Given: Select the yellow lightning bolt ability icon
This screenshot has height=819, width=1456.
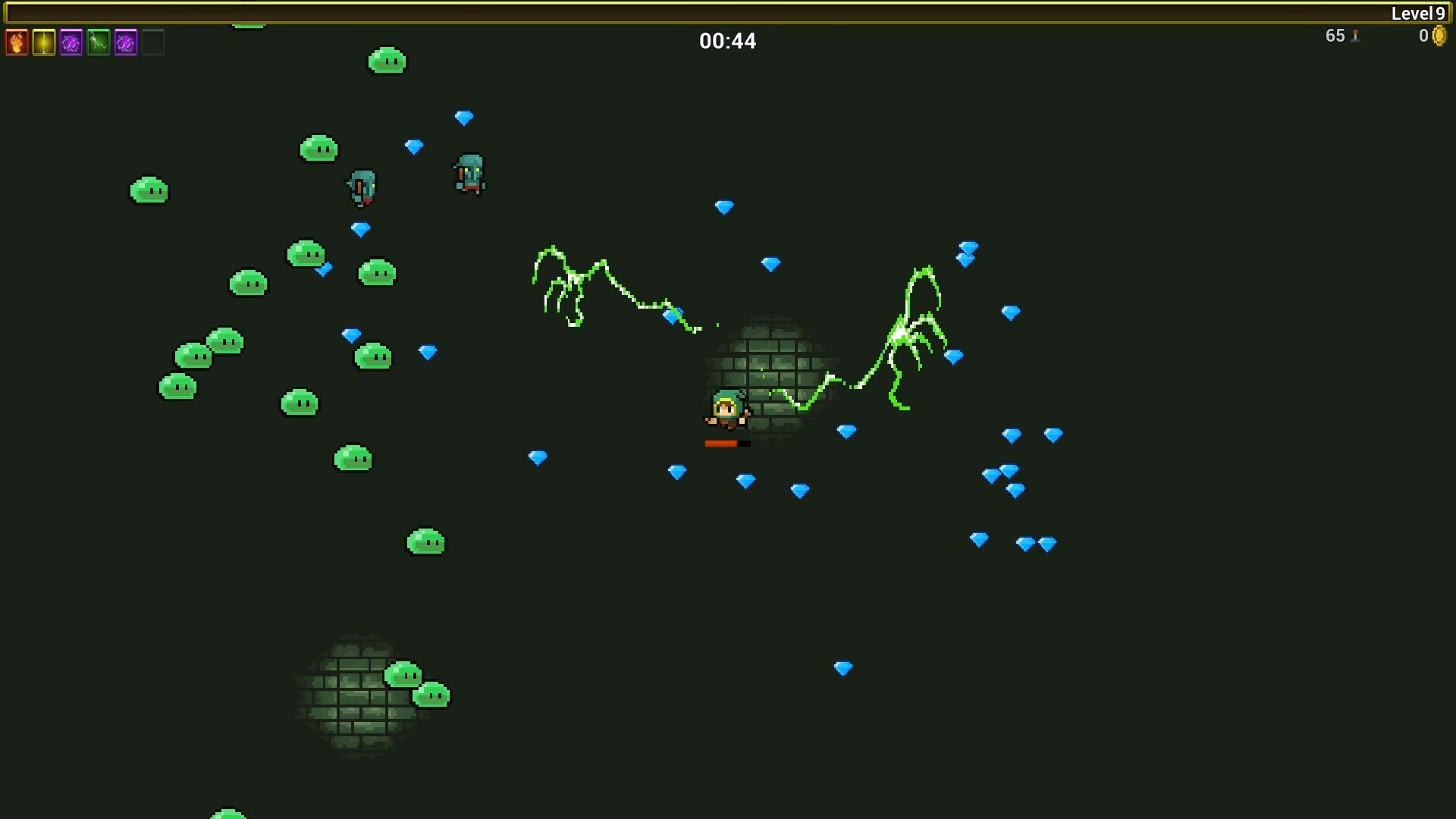Looking at the screenshot, I should tap(44, 42).
